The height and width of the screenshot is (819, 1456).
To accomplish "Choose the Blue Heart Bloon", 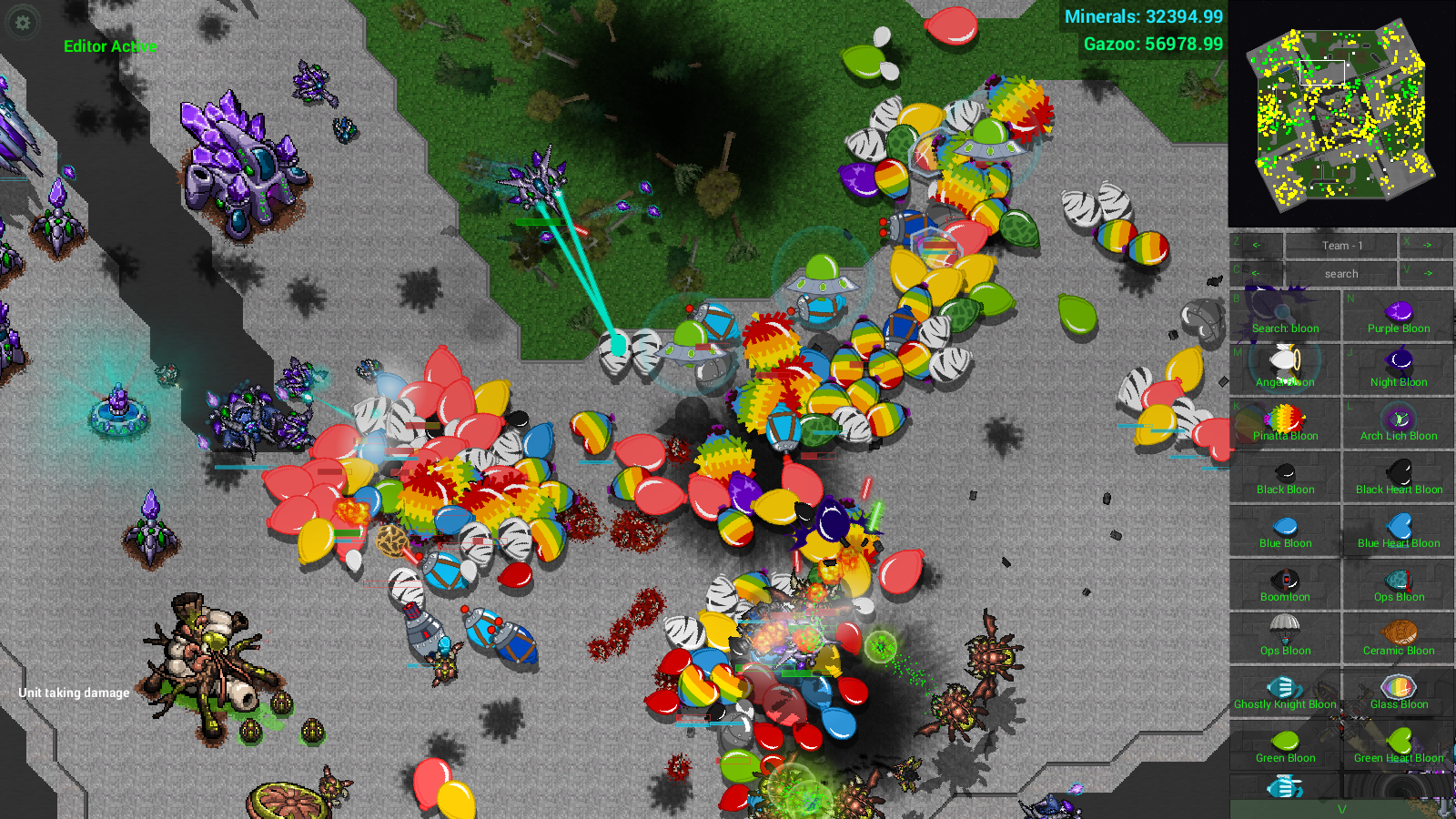I will (1399, 531).
